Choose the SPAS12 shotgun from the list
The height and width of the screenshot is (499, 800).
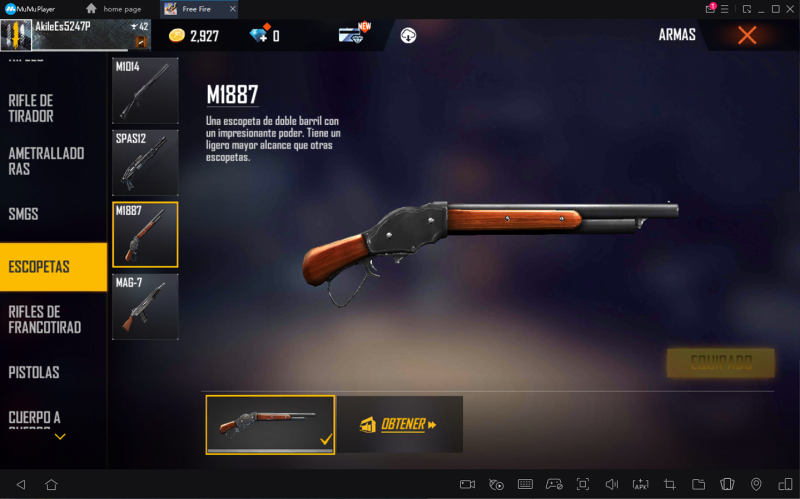(x=145, y=162)
